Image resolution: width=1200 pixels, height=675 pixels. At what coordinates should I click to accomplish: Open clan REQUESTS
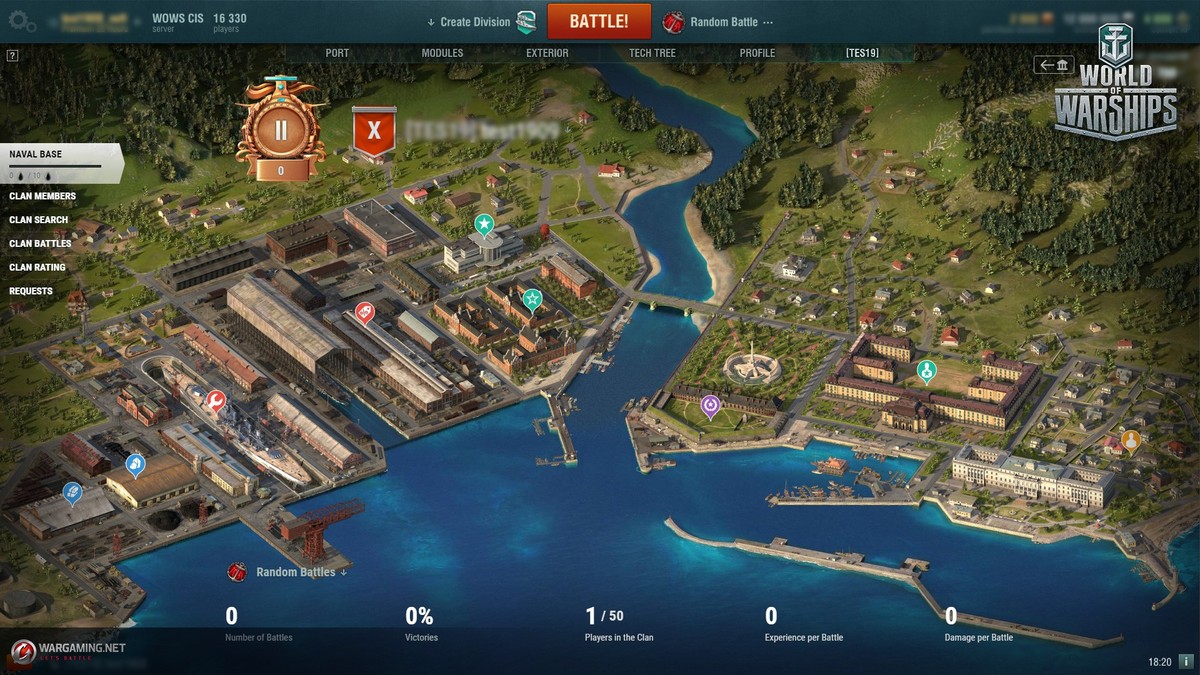31,291
